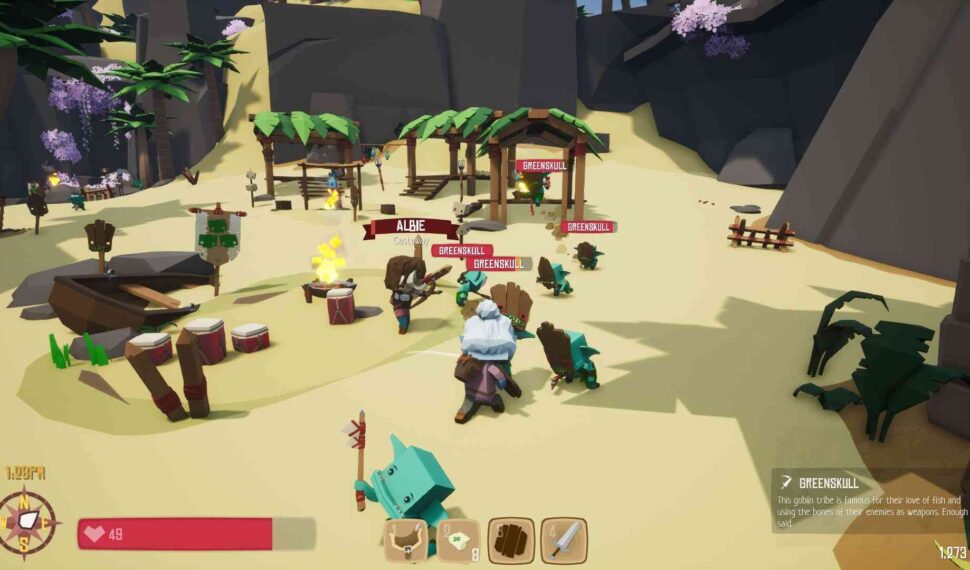Select the slingshot in hotbar slot 1
Image resolution: width=970 pixels, height=570 pixels.
[x=407, y=541]
